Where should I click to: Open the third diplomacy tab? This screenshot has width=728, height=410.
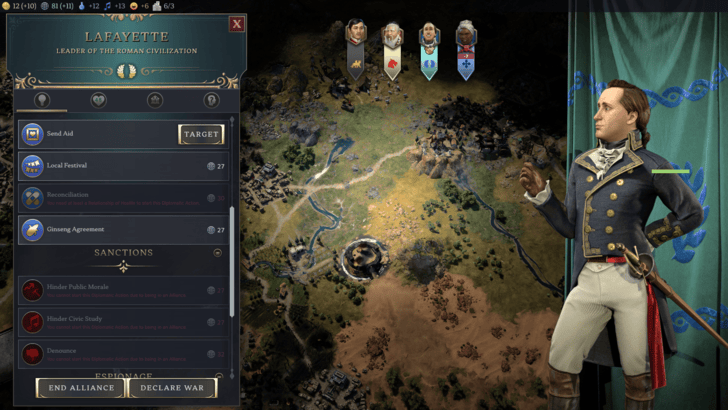[155, 100]
